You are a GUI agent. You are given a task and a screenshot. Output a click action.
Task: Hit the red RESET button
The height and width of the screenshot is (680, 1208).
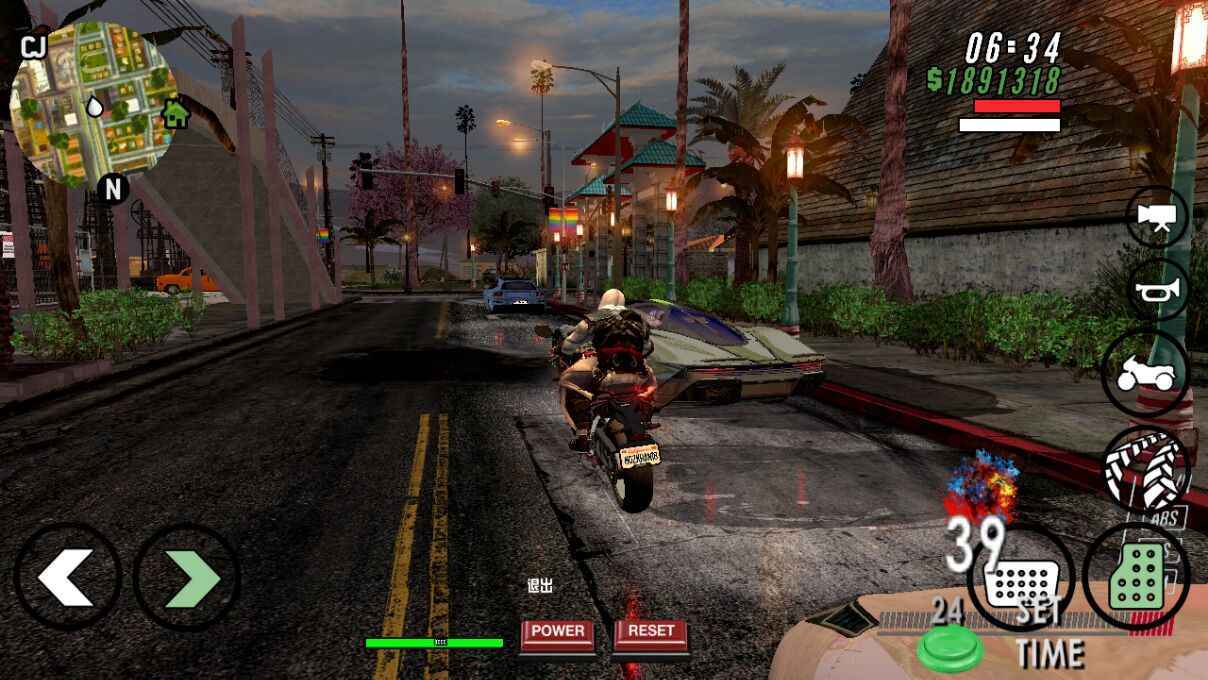(651, 633)
